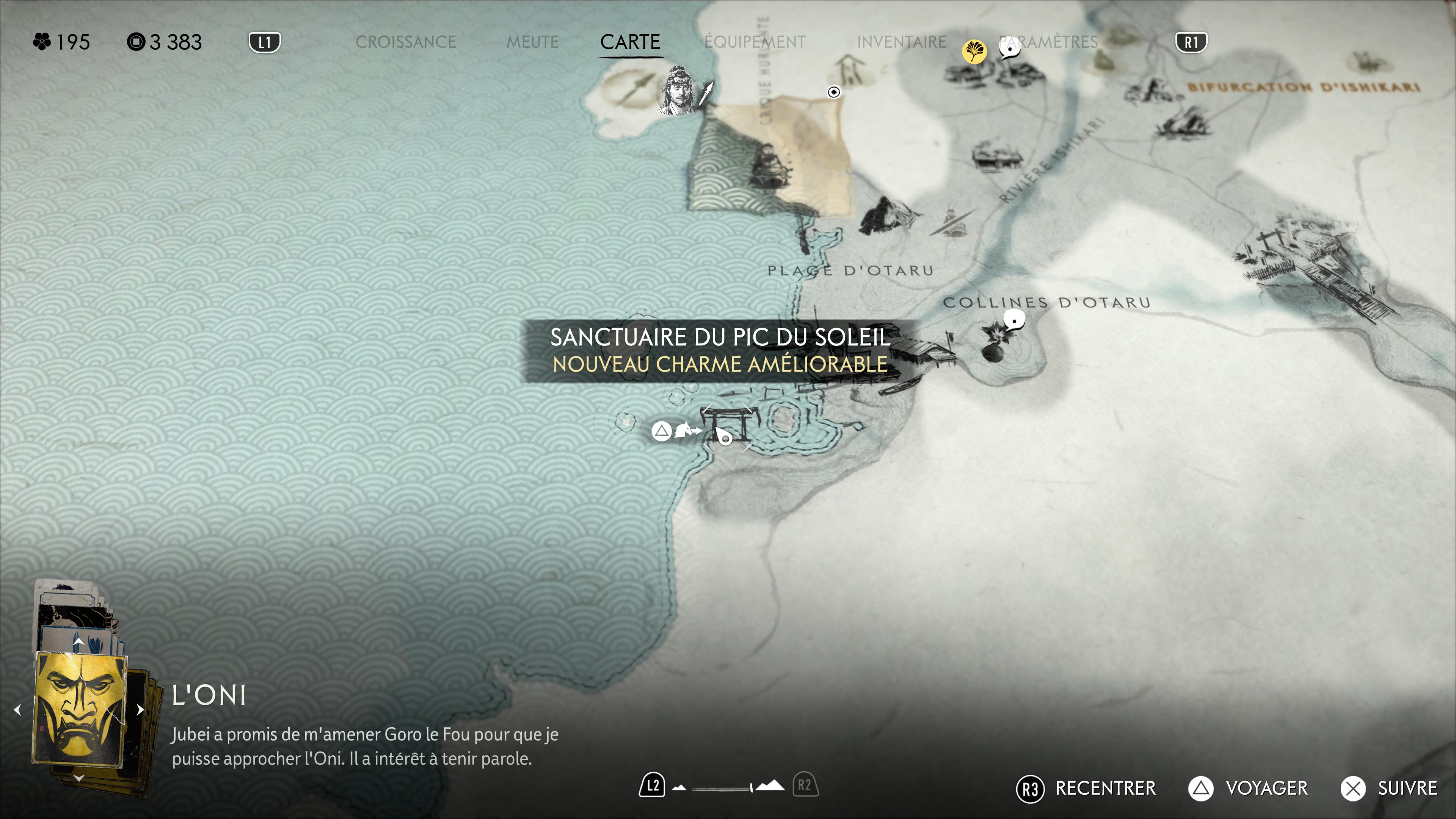Cycle quest stack with the up arrow

(x=78, y=642)
